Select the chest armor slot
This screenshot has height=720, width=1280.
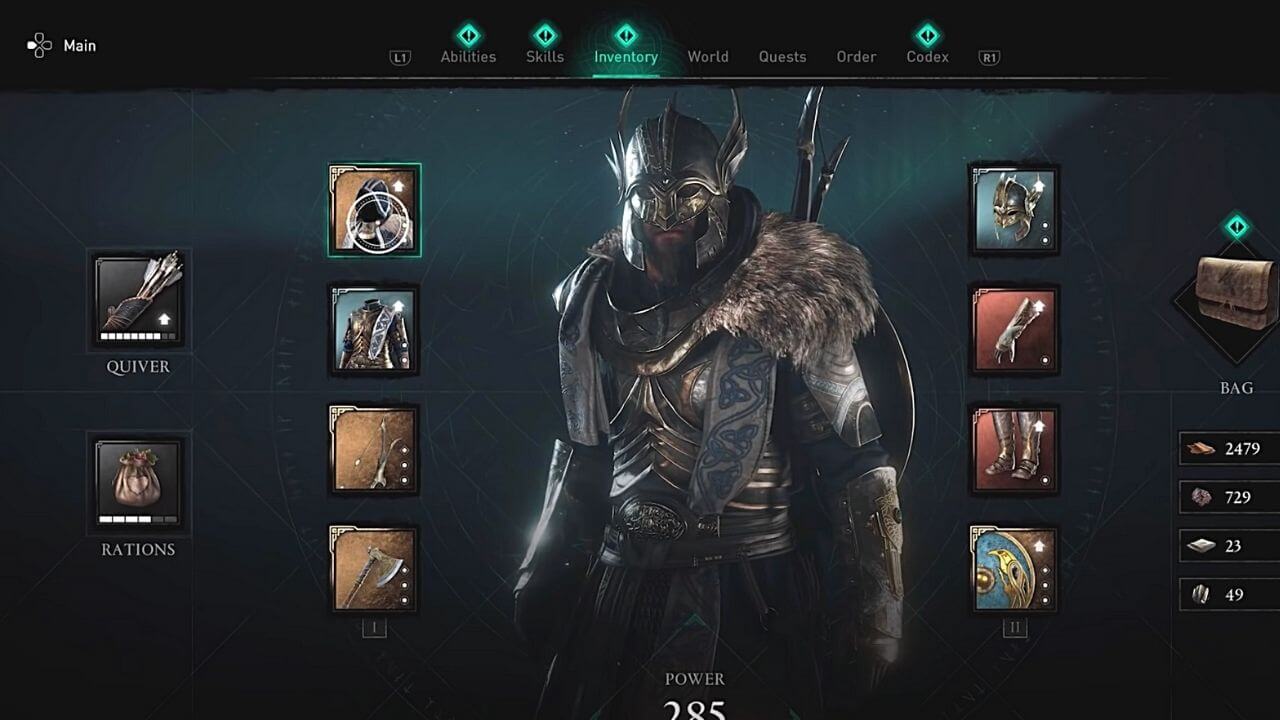[375, 330]
